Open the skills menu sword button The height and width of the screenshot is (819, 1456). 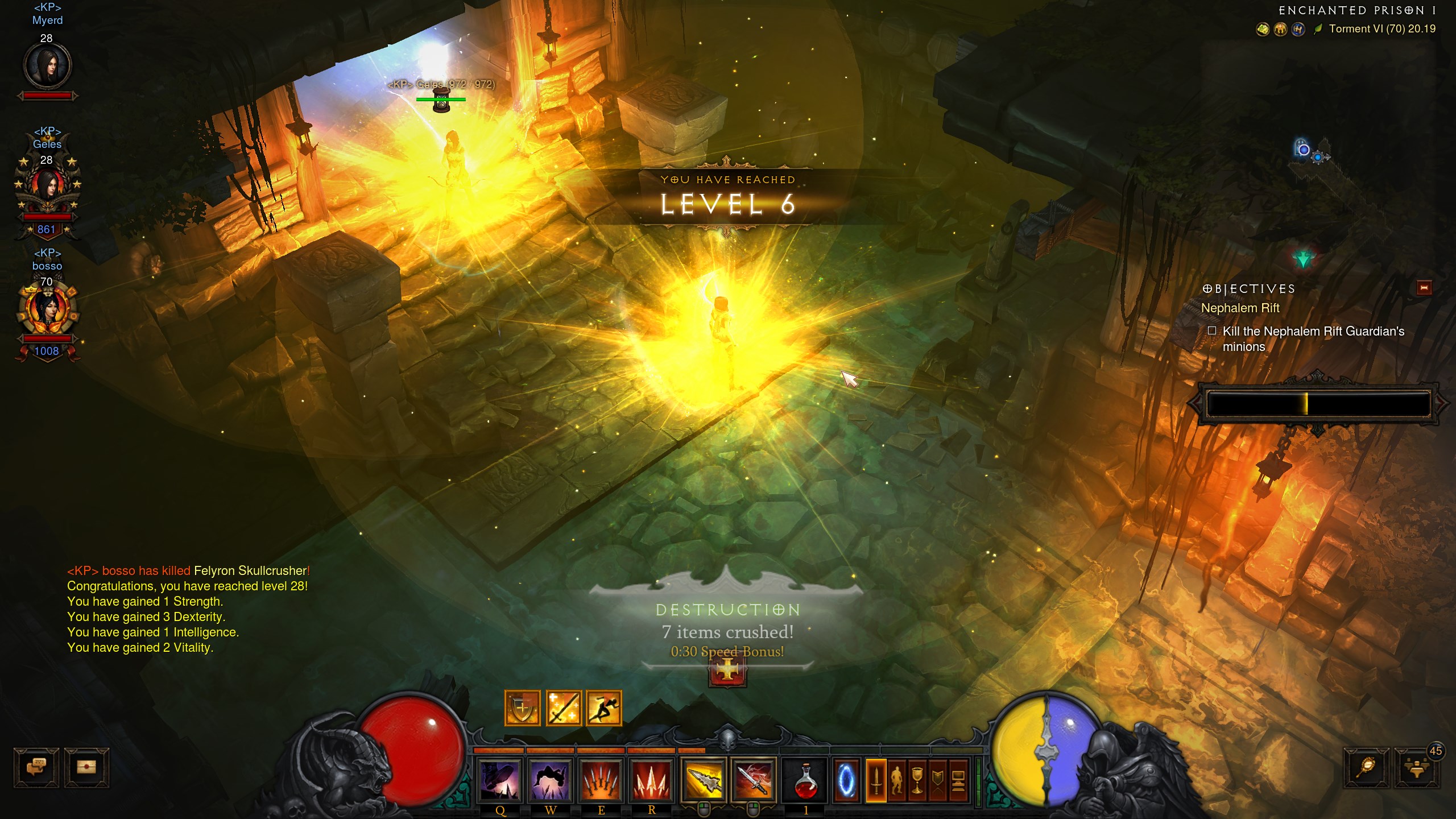[x=876, y=780]
